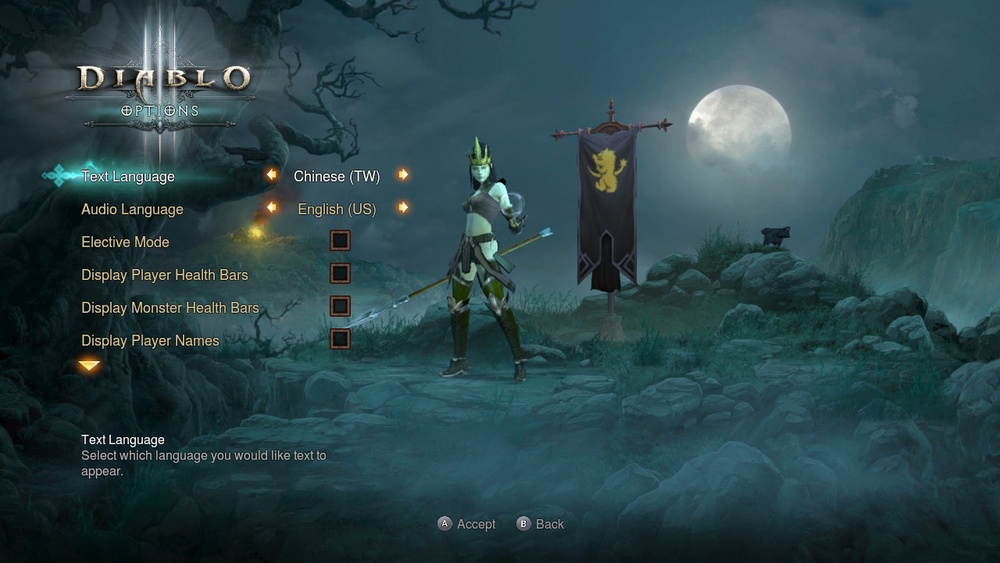1000x563 pixels.
Task: Check the Display Player Names box
Action: pos(340,339)
